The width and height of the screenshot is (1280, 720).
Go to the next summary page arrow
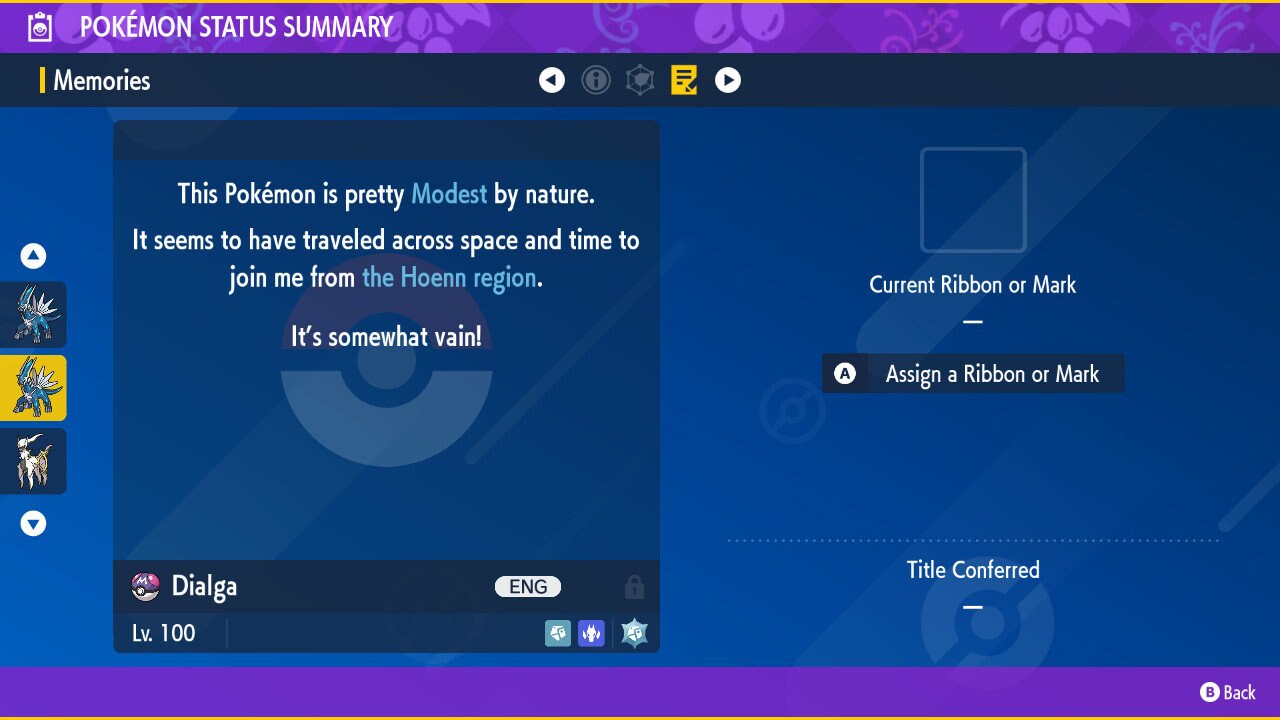pos(728,80)
